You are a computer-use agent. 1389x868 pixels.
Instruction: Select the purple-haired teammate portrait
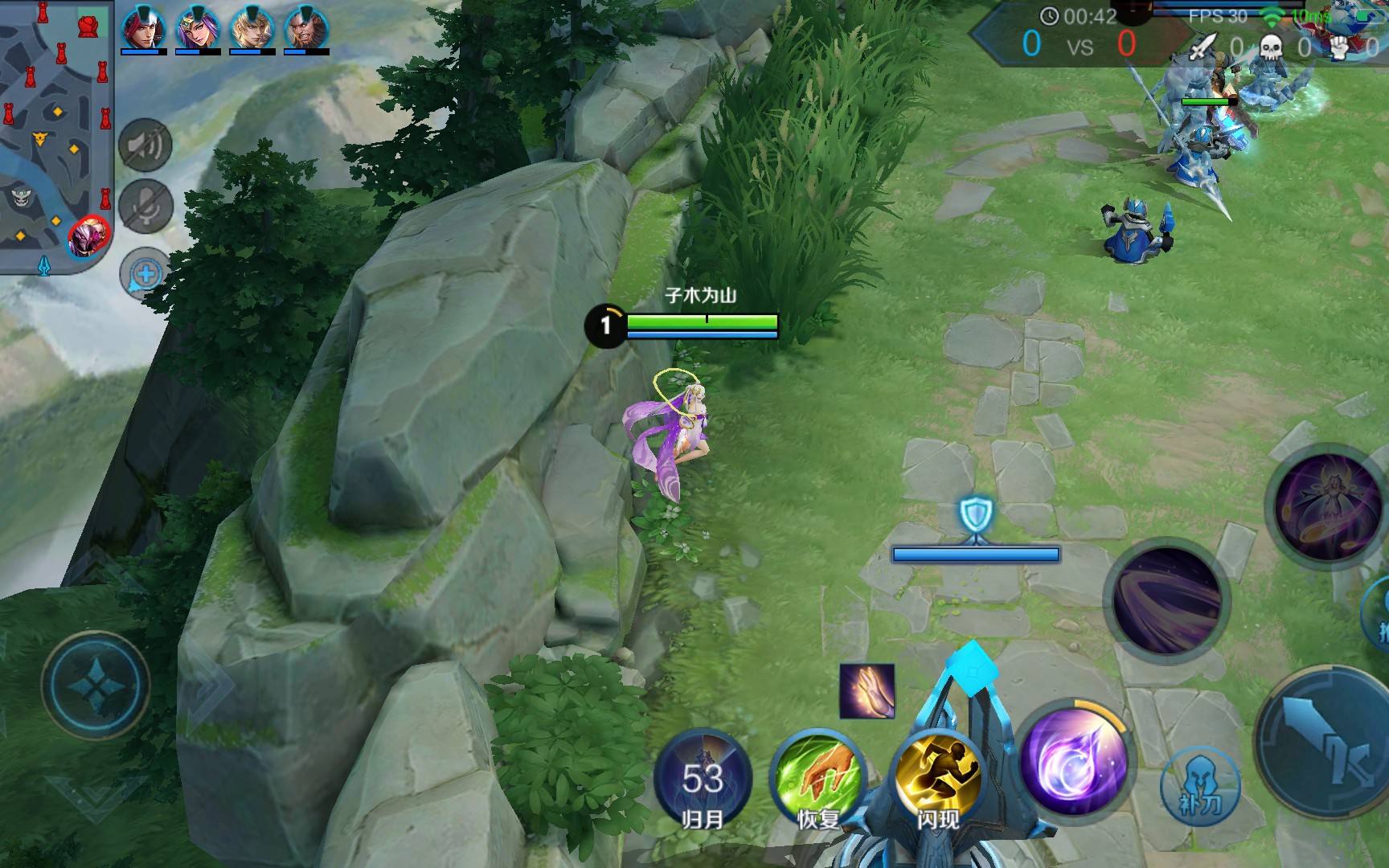tap(198, 29)
